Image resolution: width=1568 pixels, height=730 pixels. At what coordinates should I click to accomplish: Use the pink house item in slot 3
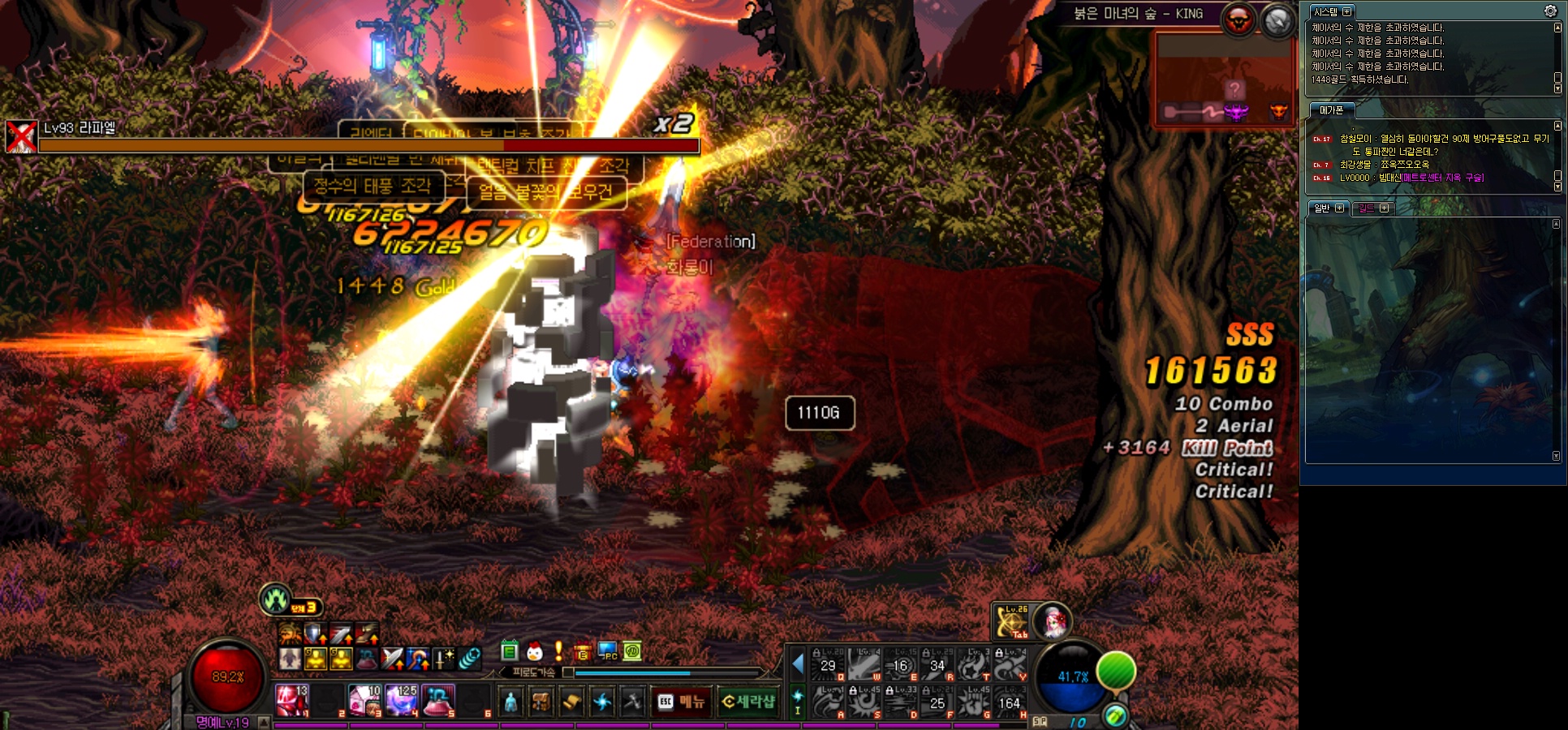[x=364, y=701]
